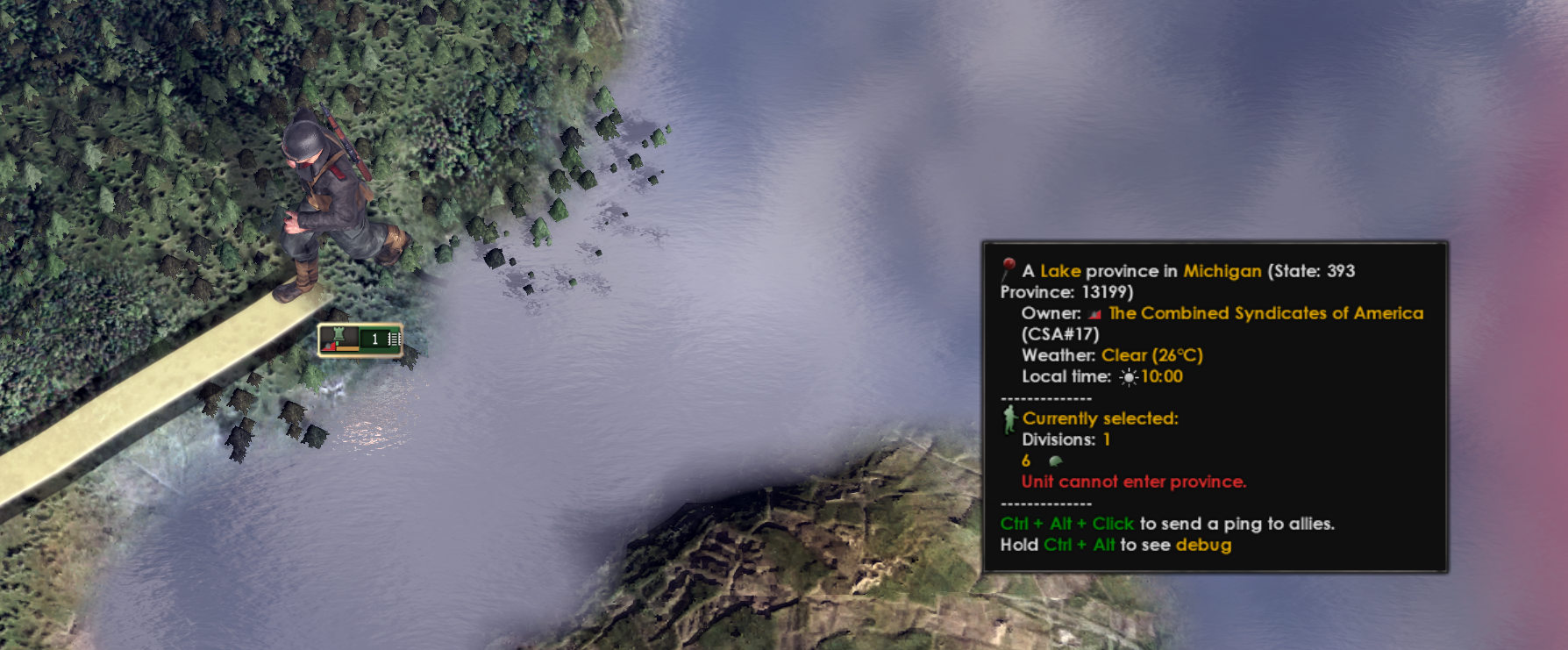The image size is (1568, 650).
Task: Click the small red flag on the division counter
Action: click(x=328, y=347)
